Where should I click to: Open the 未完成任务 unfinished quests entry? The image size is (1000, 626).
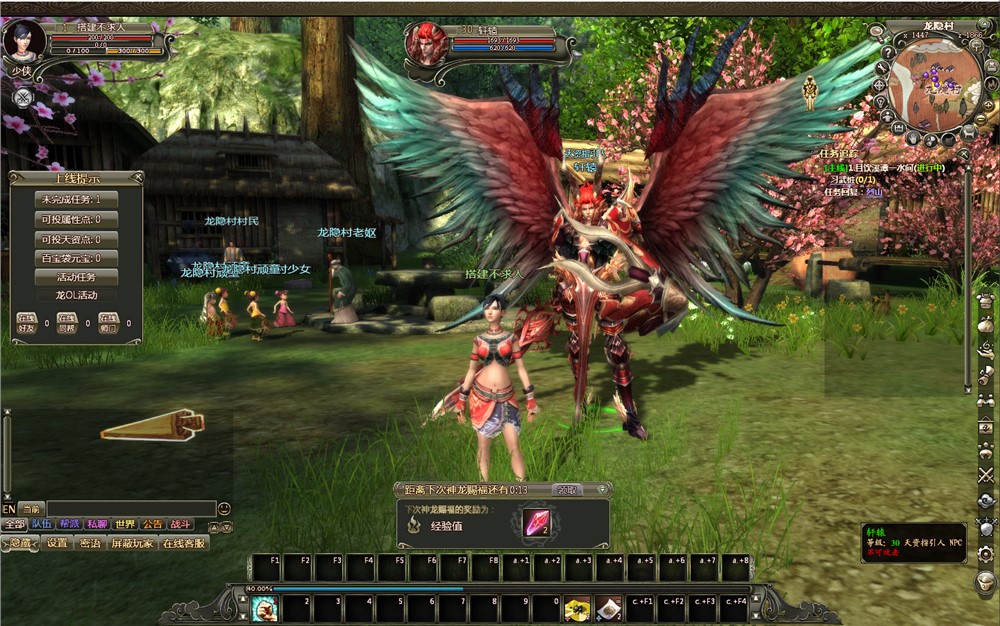[76, 200]
